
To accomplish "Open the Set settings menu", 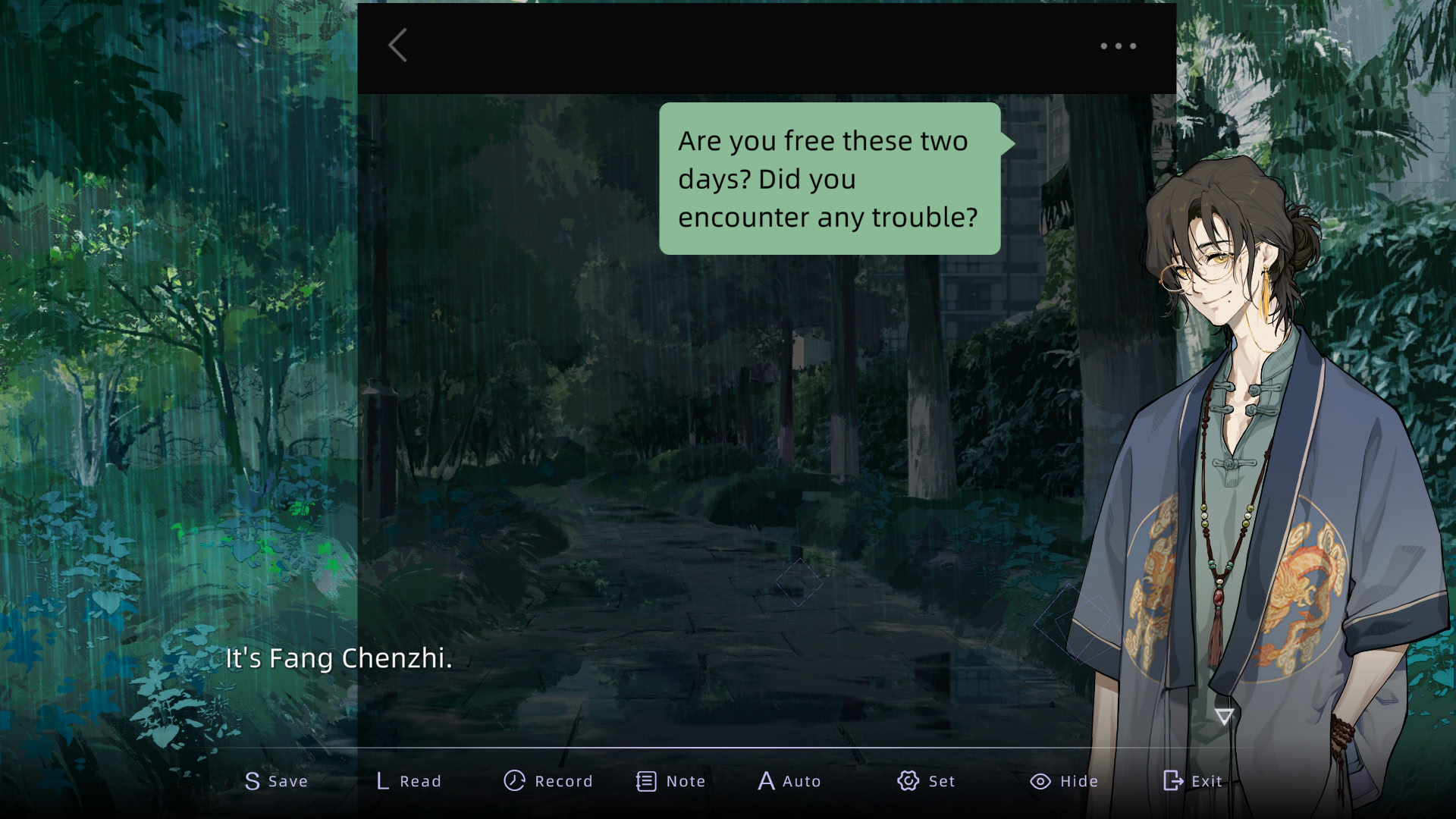I will [925, 781].
